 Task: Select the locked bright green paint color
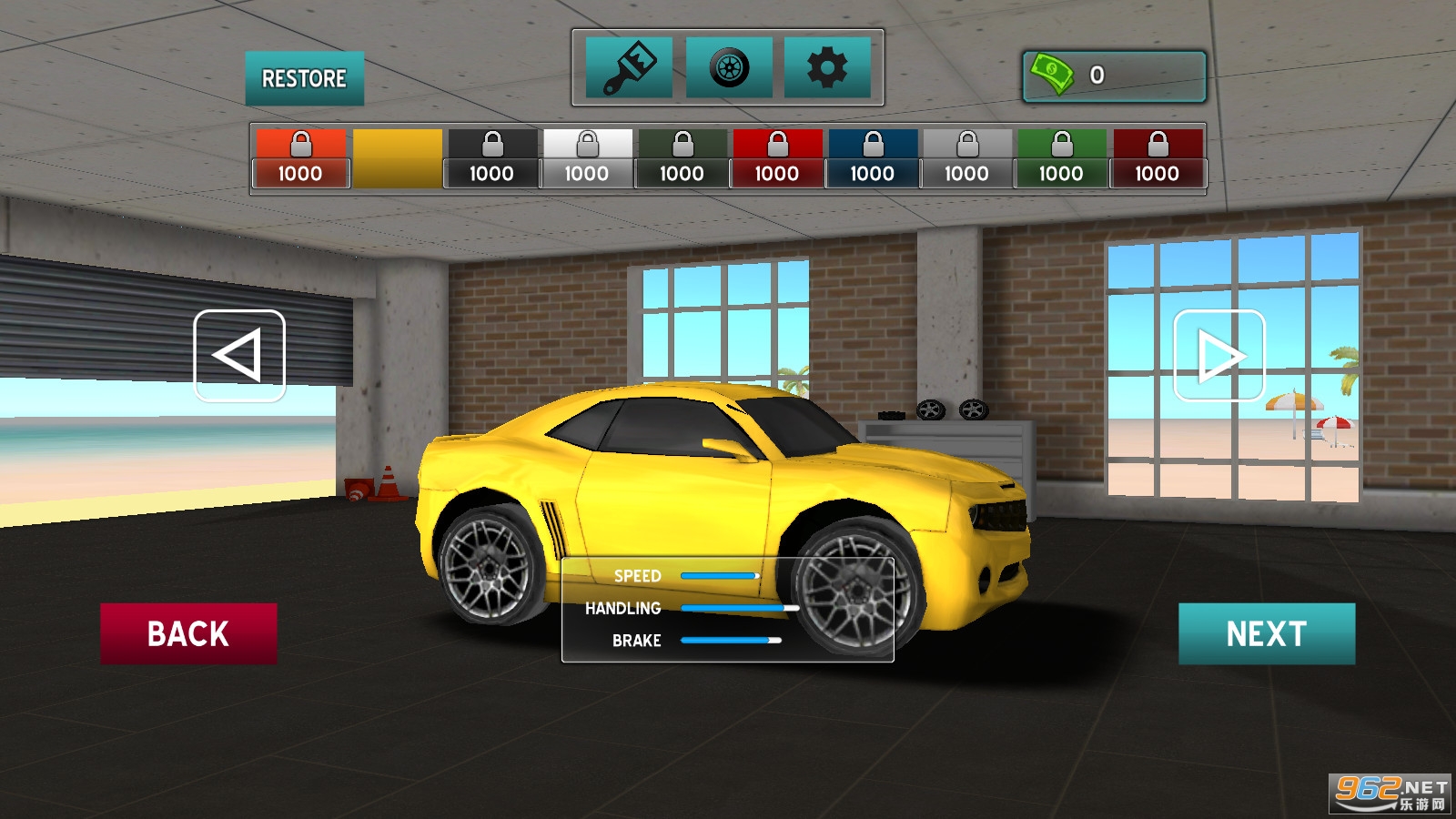[1062, 158]
